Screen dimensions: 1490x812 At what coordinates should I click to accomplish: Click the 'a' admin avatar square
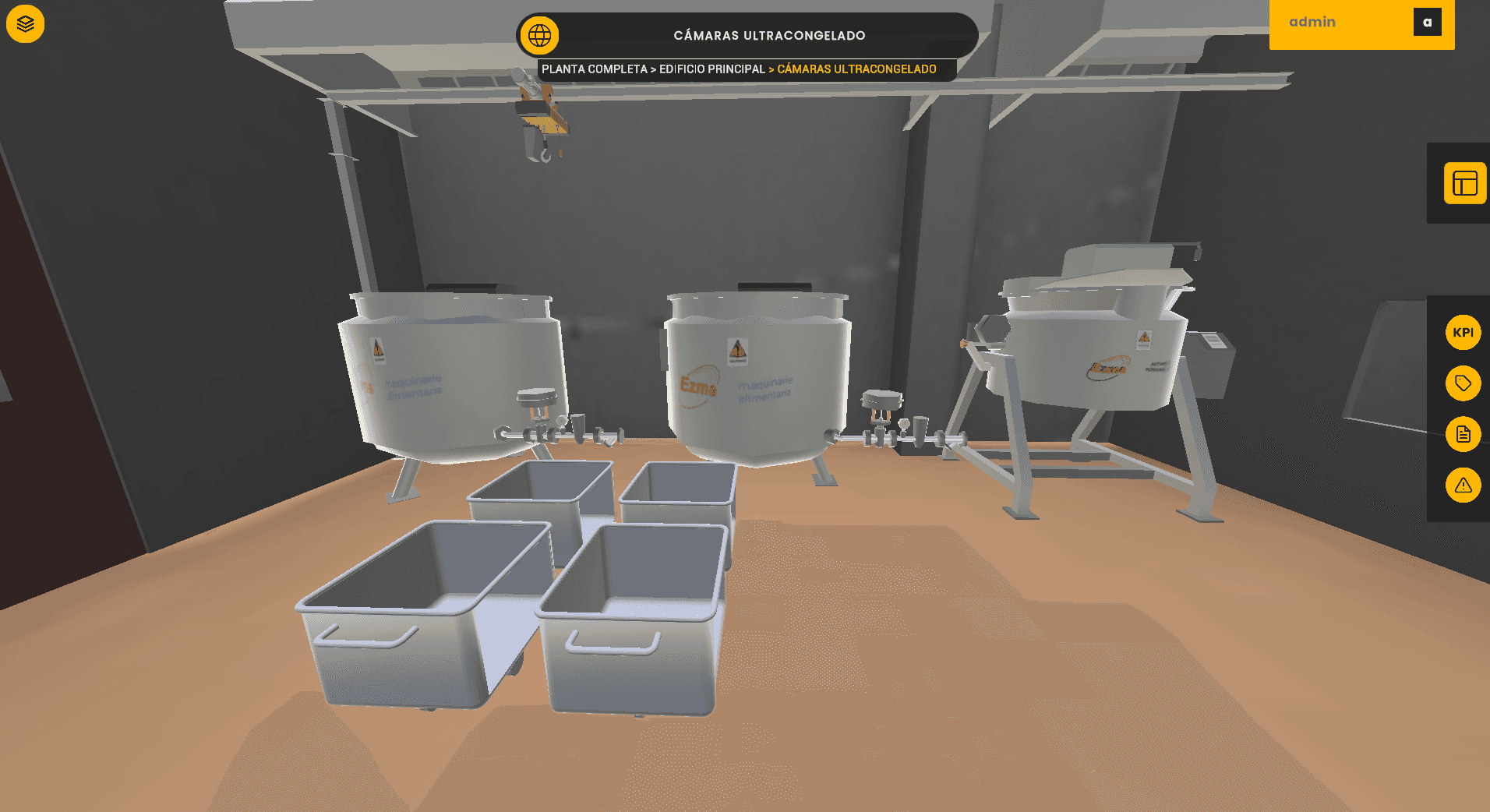click(x=1428, y=22)
